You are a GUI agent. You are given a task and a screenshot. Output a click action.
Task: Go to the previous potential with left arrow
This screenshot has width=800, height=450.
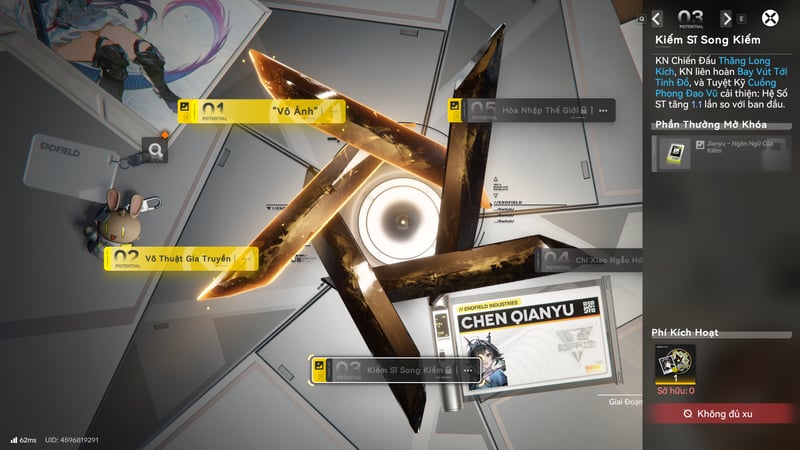point(657,18)
